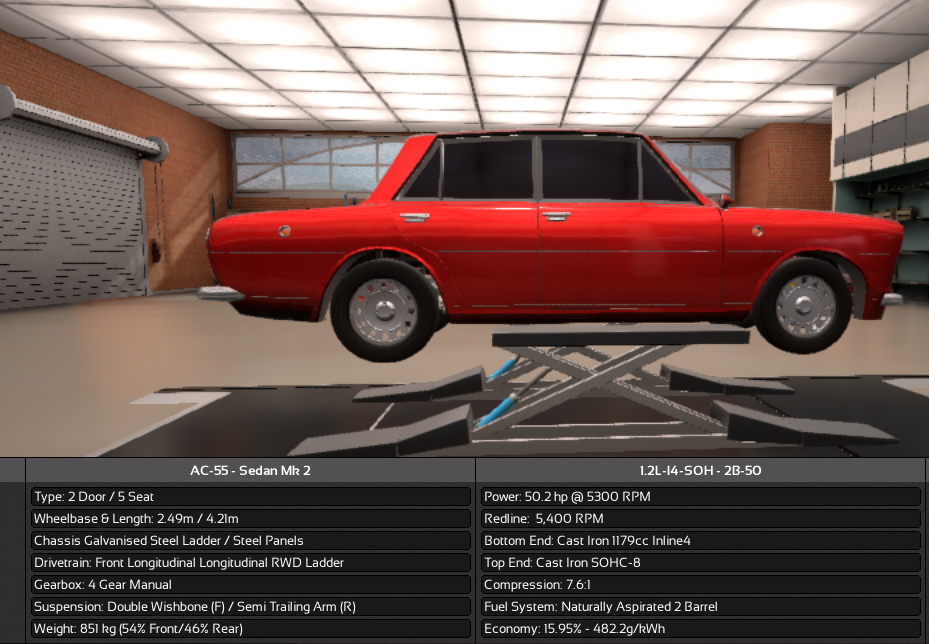Click the Compression: 7.6:1 row
Screen dimensions: 929x644
click(700, 585)
